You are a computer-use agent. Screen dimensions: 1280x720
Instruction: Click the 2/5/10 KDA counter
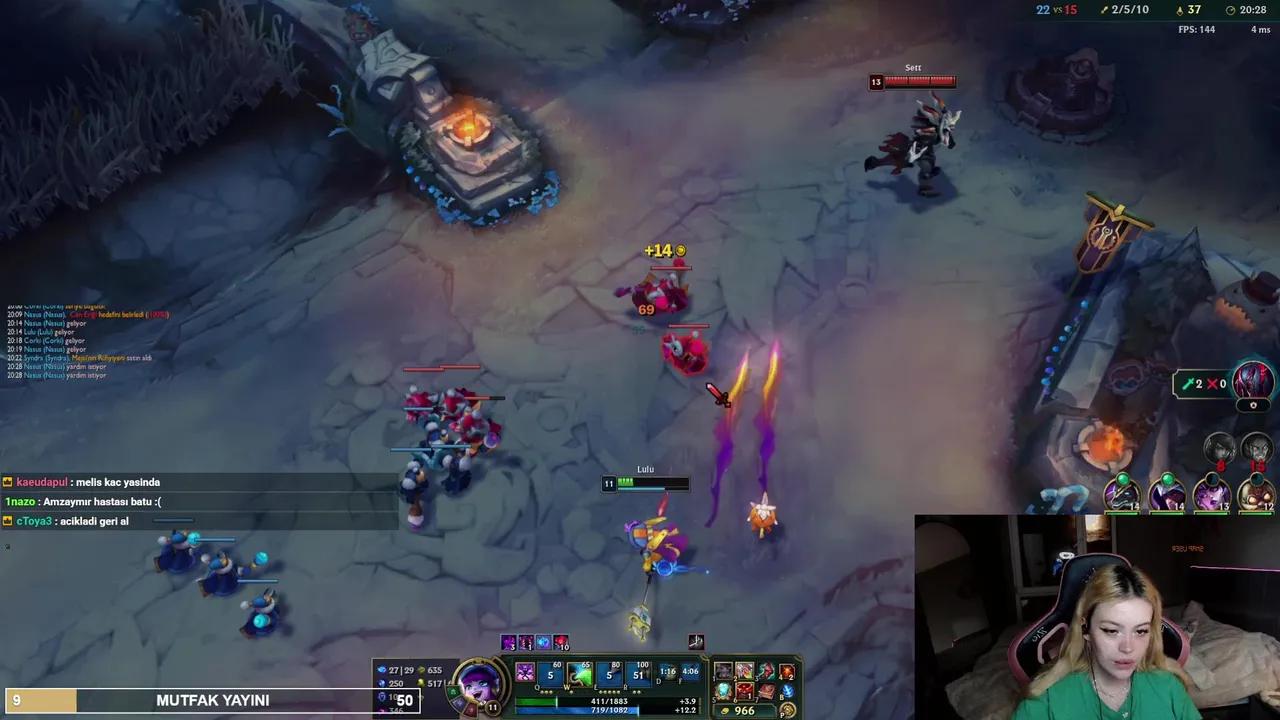pyautogui.click(x=1130, y=11)
